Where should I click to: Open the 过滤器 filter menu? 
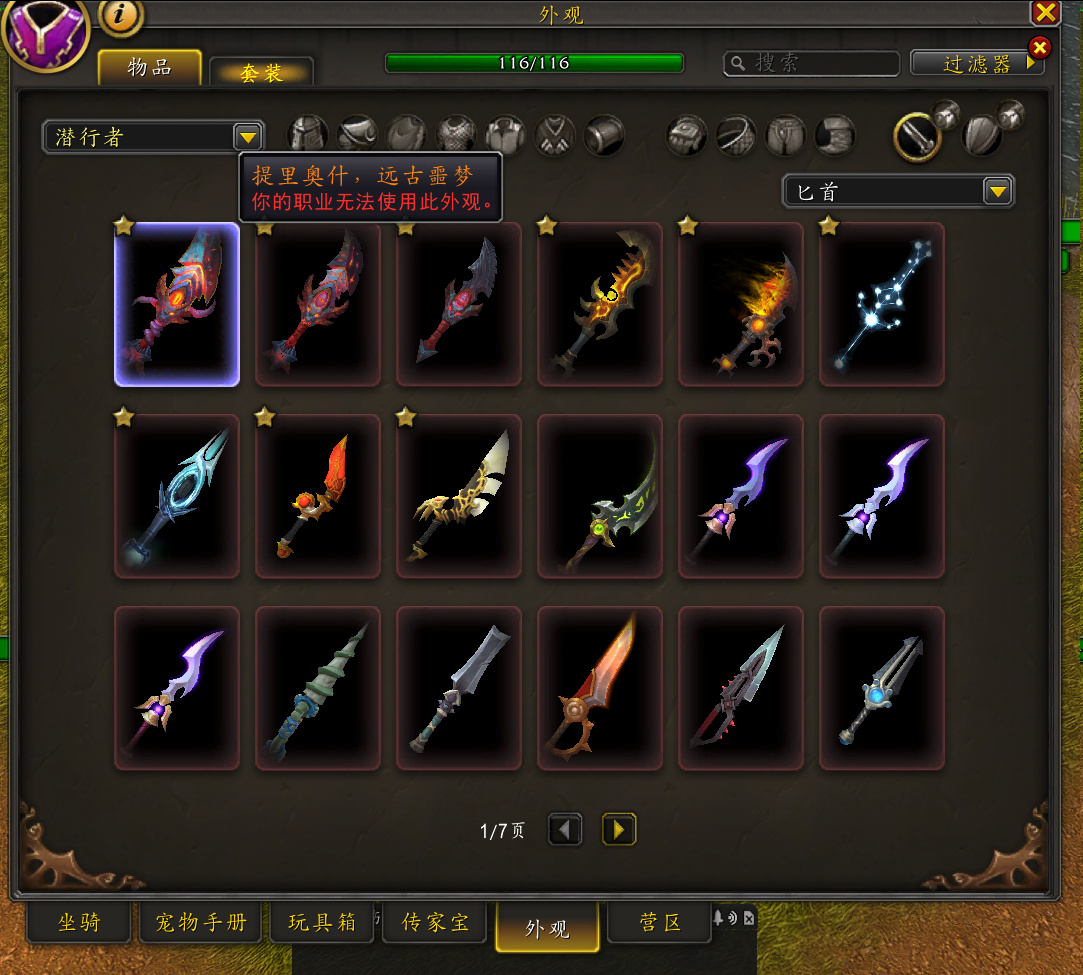click(977, 64)
